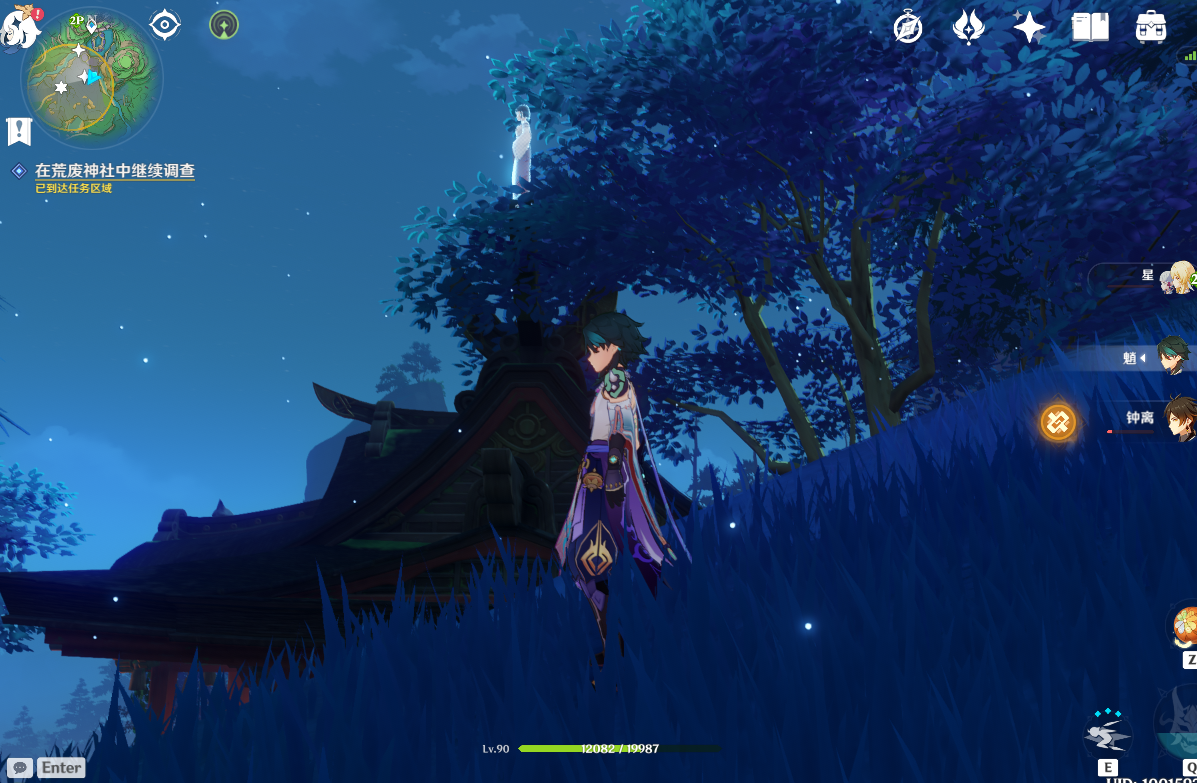Select co-op teammate 星 in party list
The width and height of the screenshot is (1197, 783).
1177,277
